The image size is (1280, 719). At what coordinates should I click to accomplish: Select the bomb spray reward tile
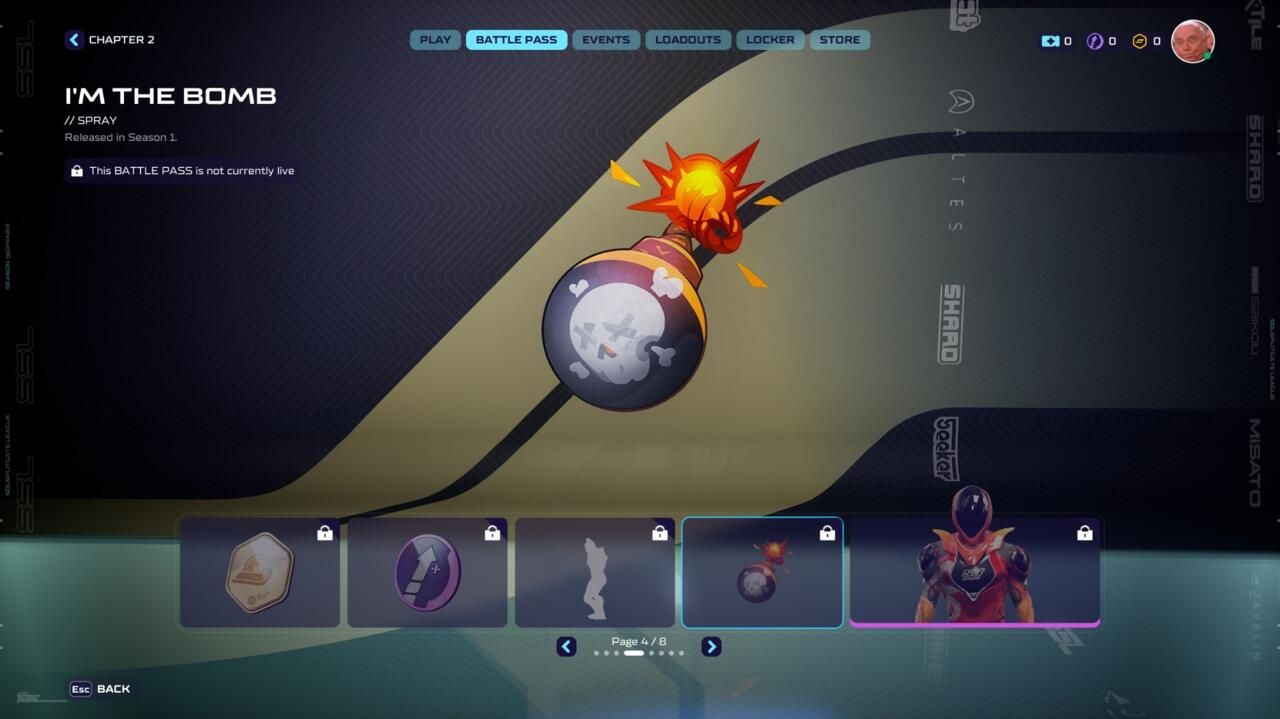pos(762,572)
